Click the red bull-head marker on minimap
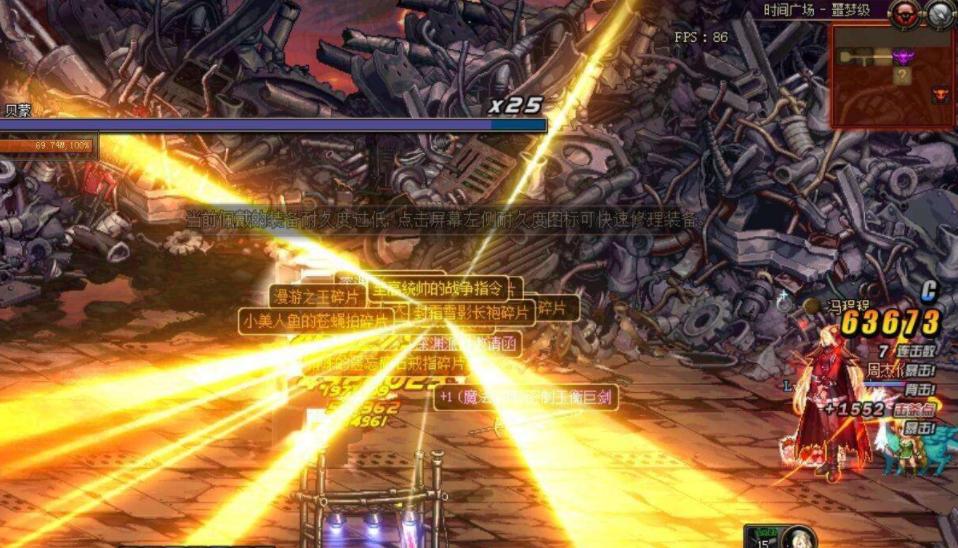Viewport: 958px width, 548px height. tap(940, 94)
